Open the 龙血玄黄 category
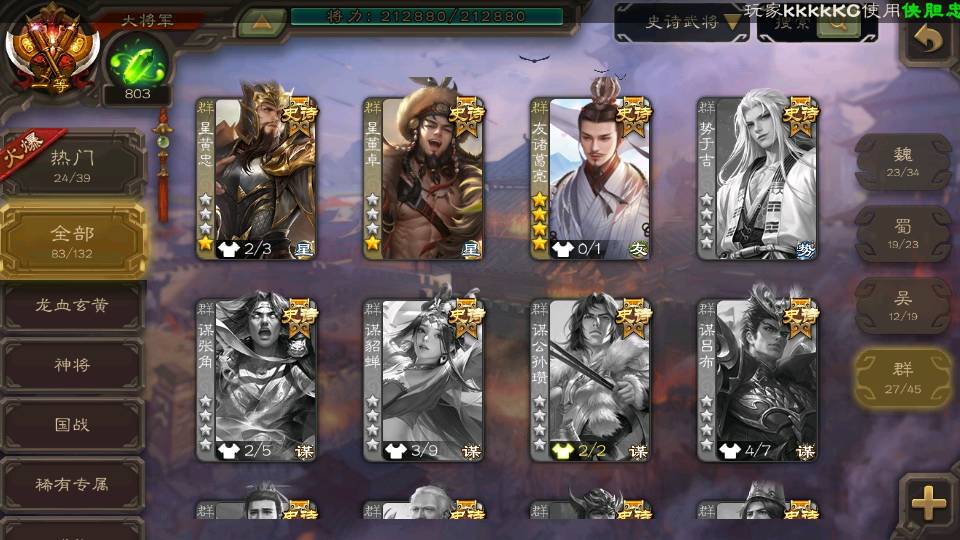This screenshot has width=960, height=540. pyautogui.click(x=72, y=306)
